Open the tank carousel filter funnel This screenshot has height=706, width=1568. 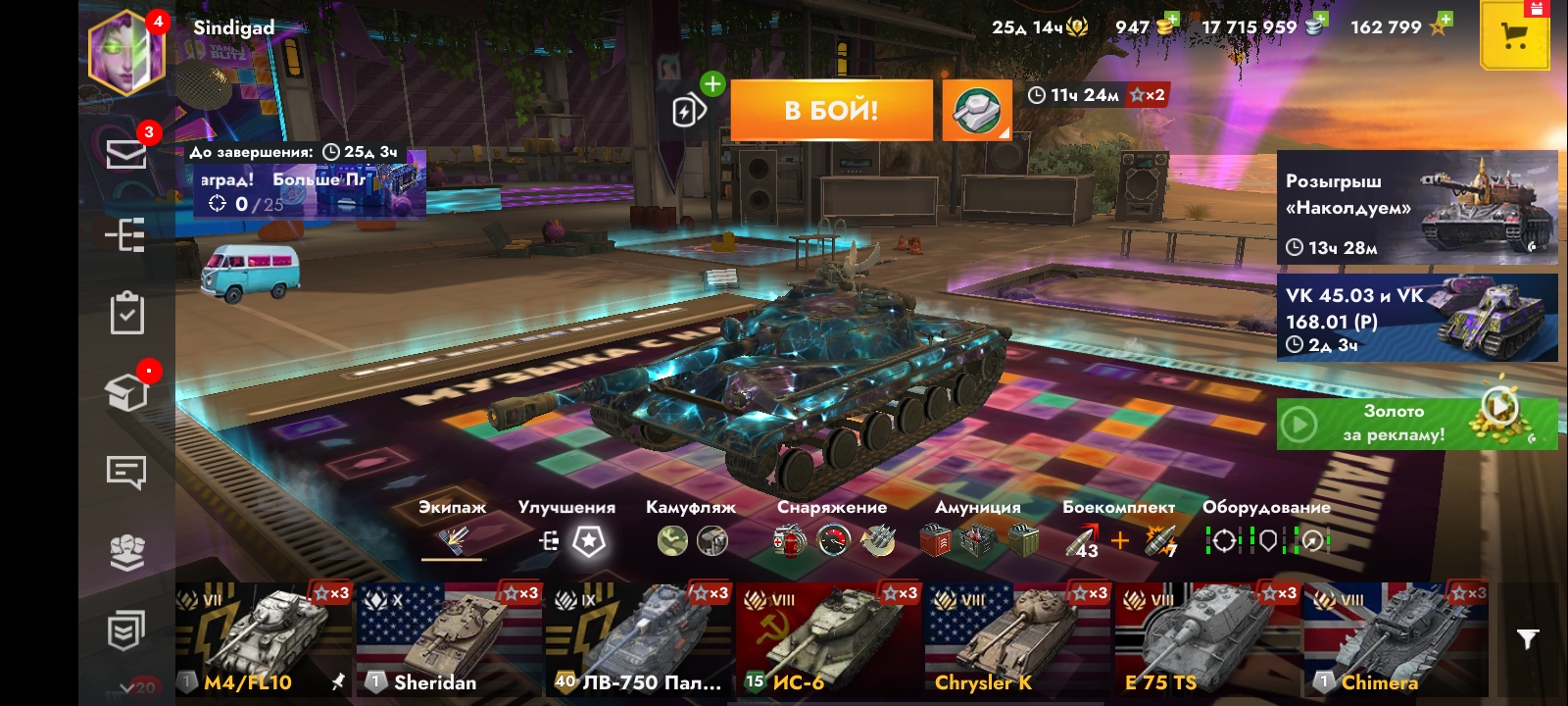pos(1527,639)
